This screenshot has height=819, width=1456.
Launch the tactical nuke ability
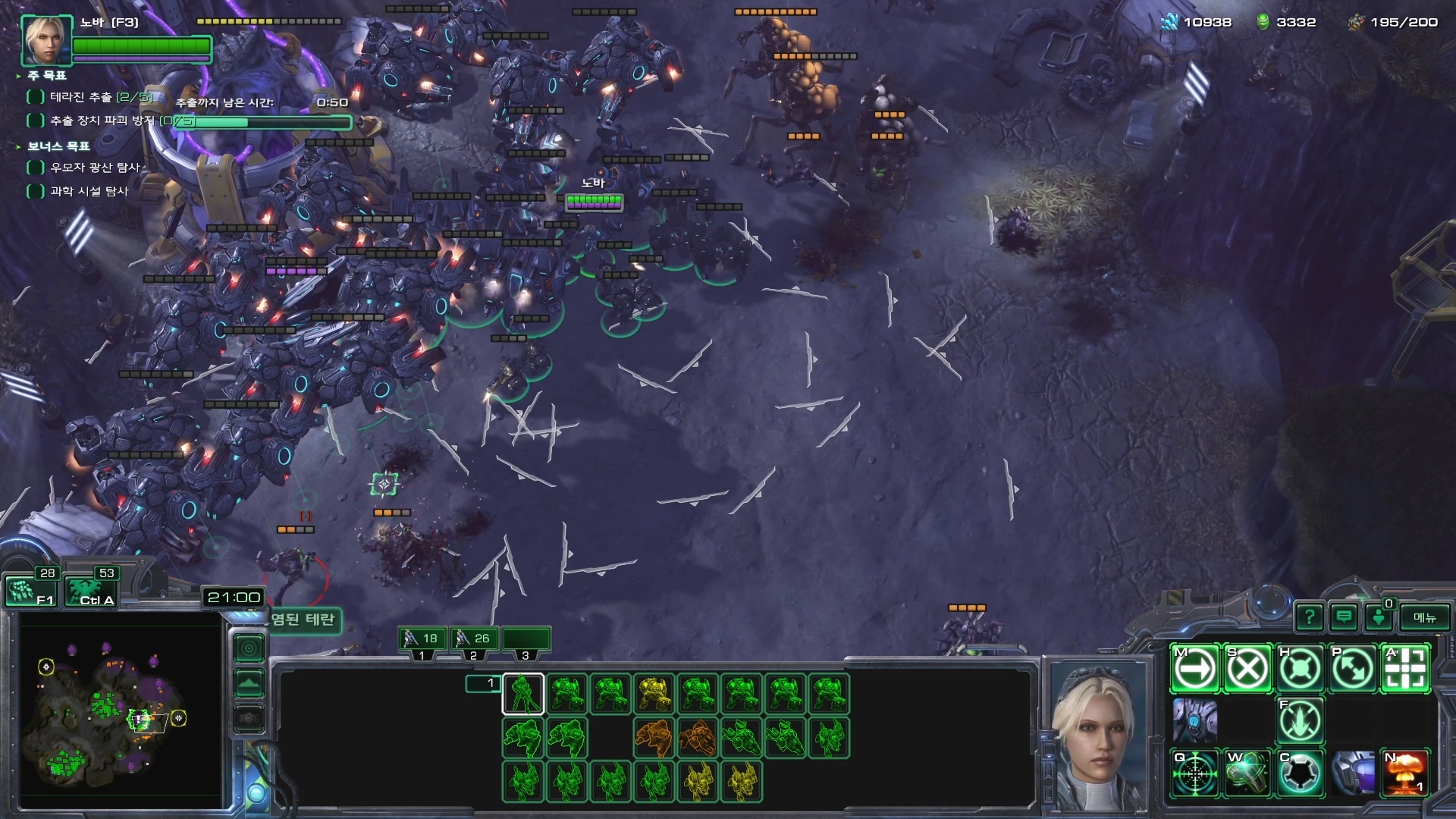(x=1405, y=773)
